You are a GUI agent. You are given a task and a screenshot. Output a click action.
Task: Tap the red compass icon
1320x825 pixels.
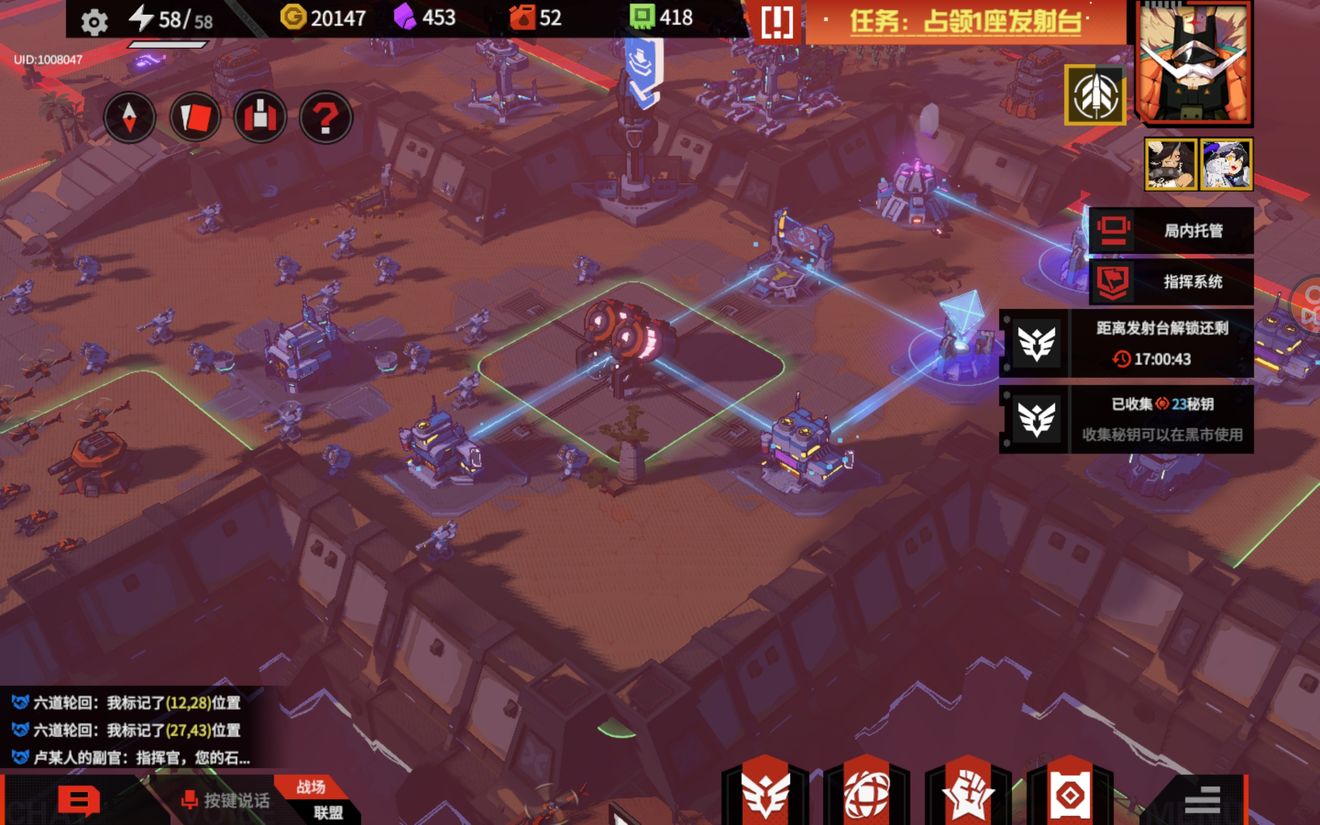click(x=130, y=118)
